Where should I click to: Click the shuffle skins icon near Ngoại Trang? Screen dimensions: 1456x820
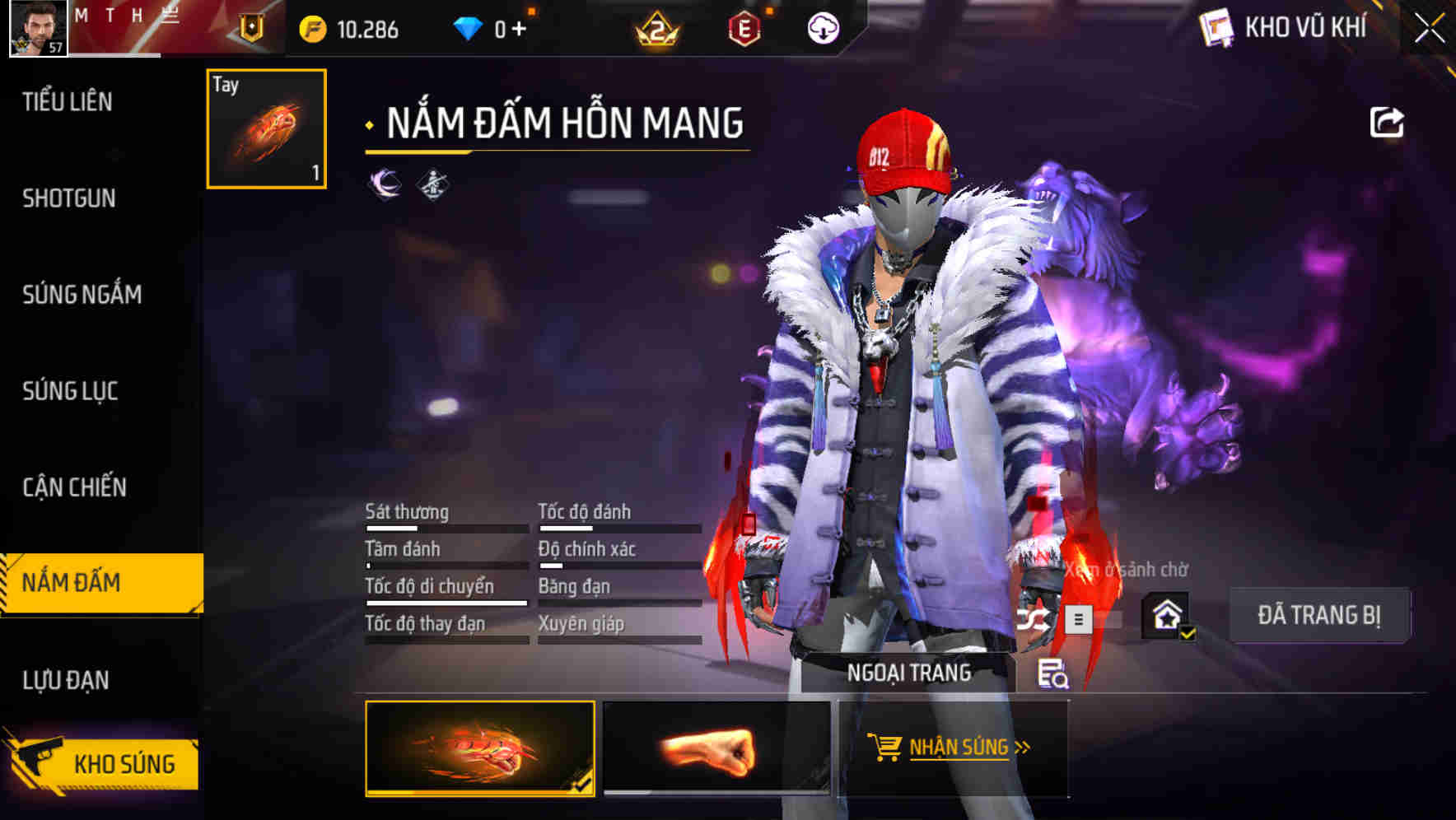[1034, 618]
